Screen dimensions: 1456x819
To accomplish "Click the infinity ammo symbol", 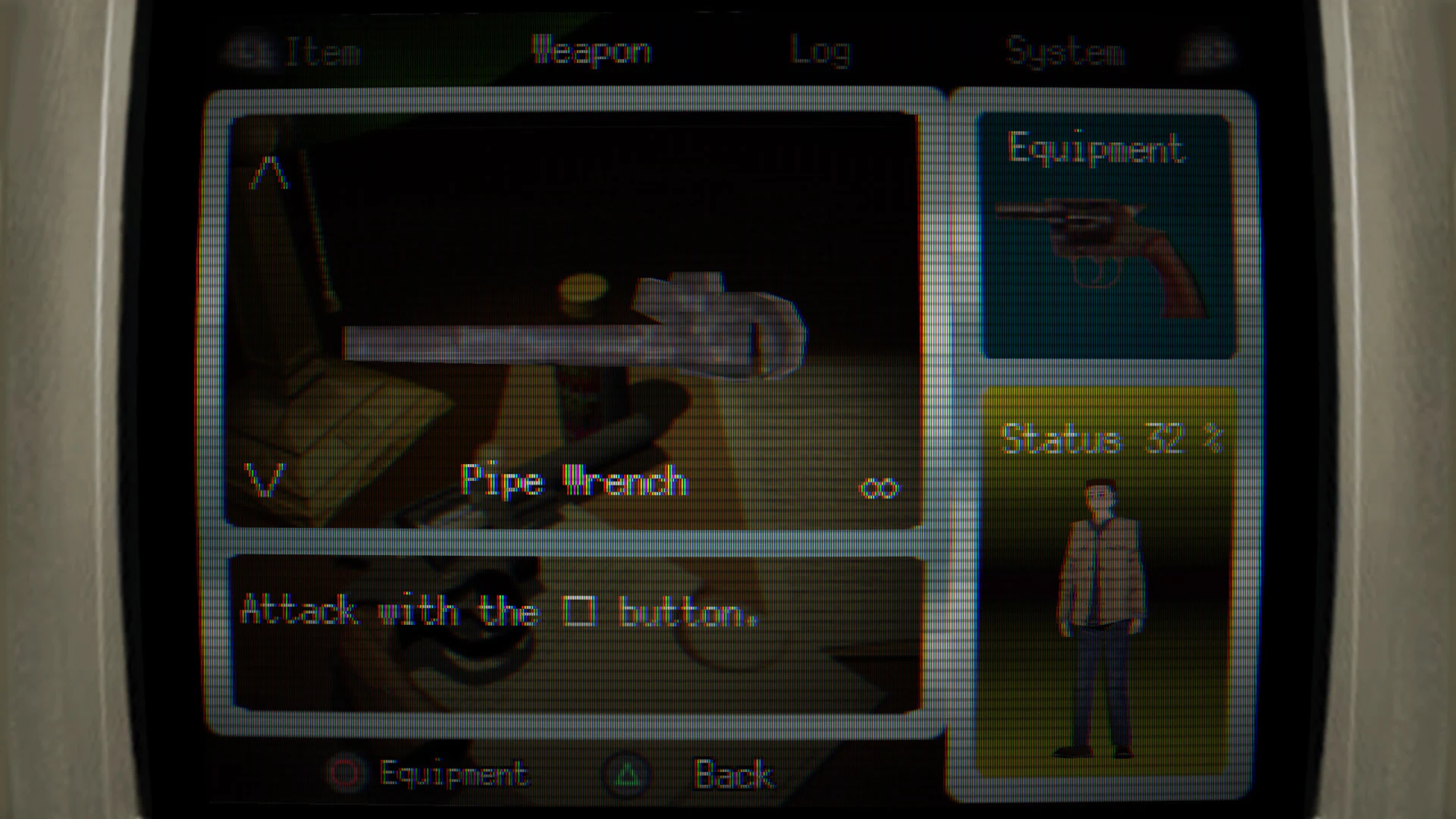I will coord(880,485).
